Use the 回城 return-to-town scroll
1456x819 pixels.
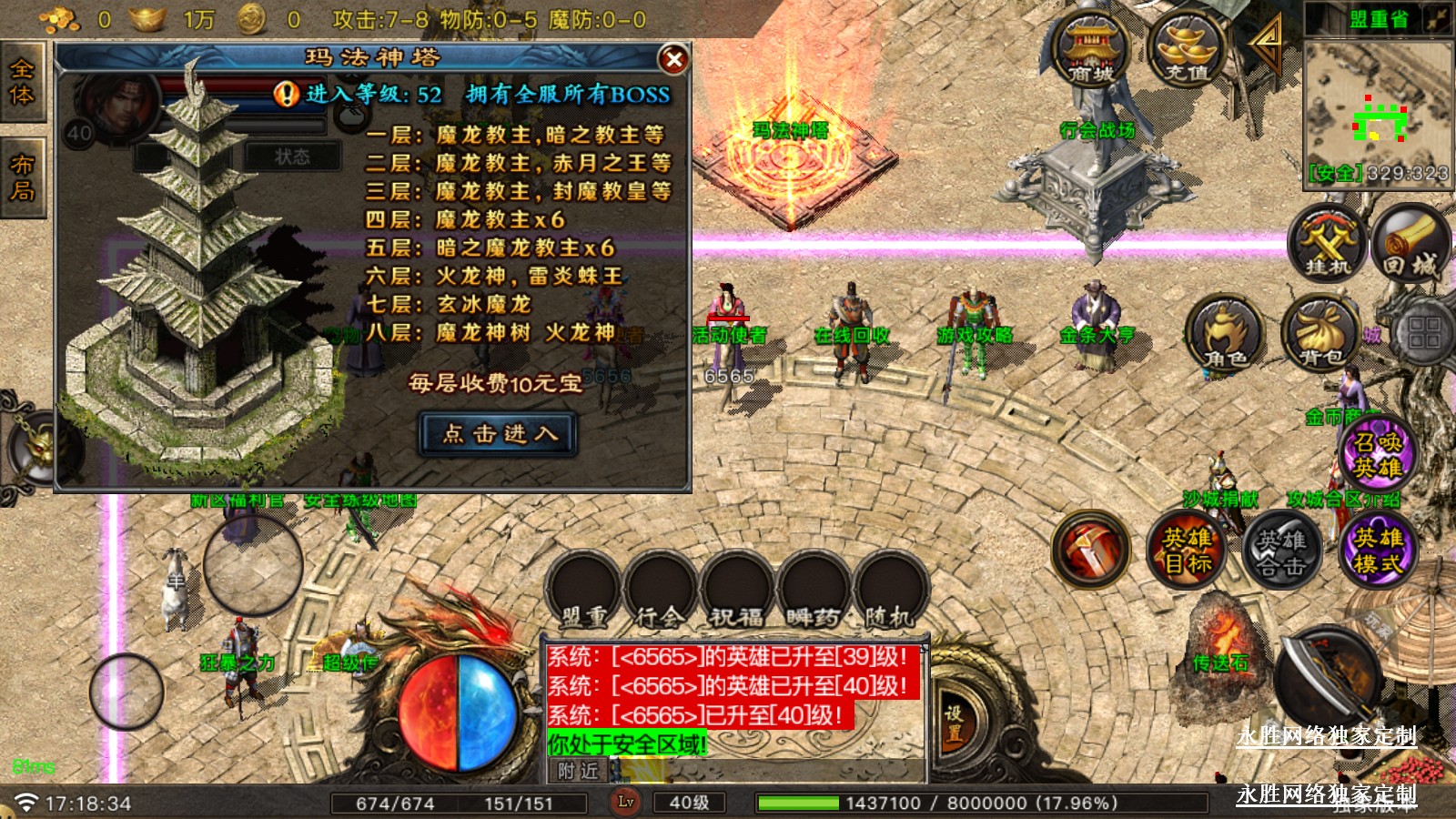1410,243
